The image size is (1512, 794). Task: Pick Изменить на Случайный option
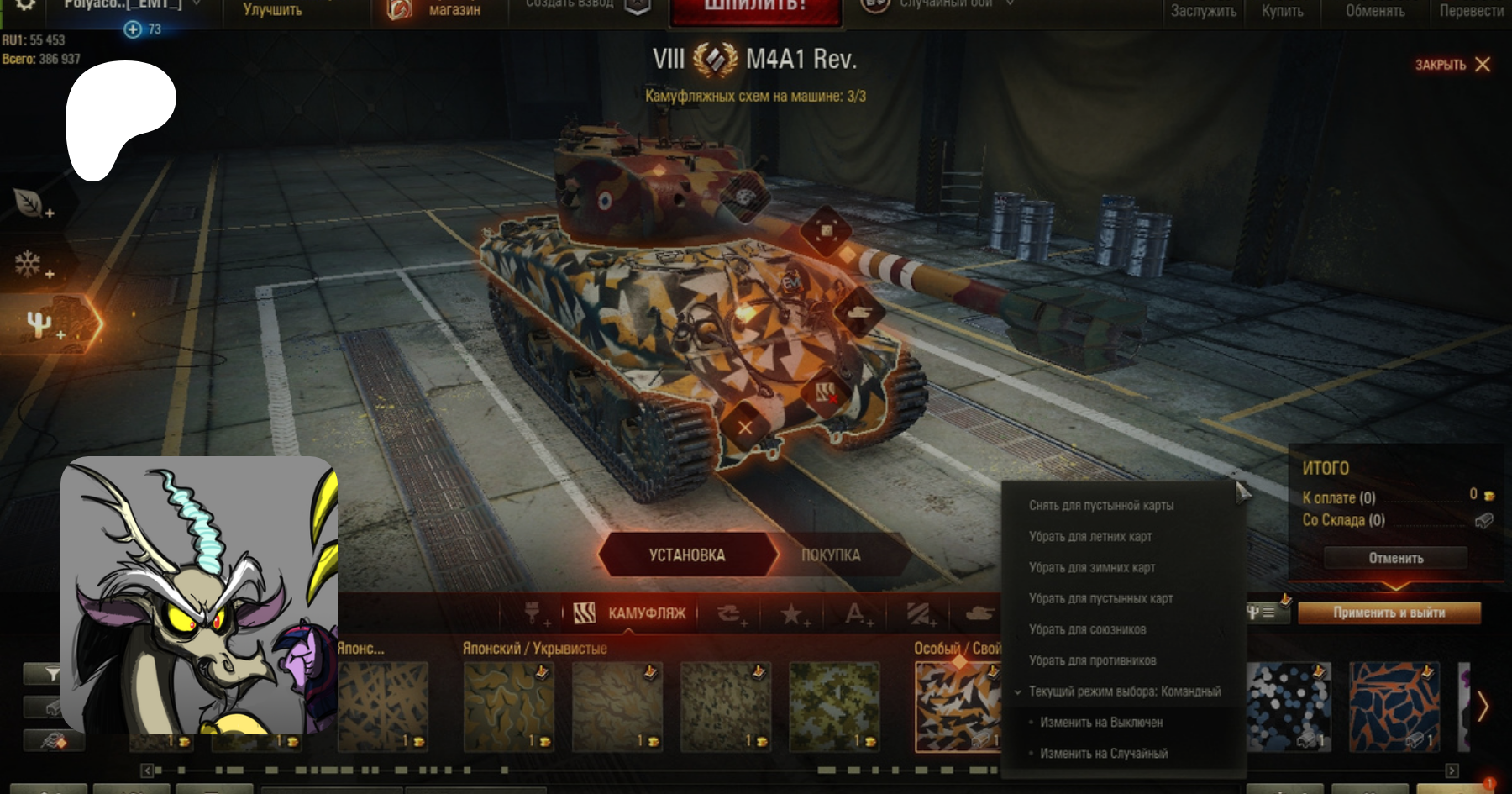point(1104,754)
